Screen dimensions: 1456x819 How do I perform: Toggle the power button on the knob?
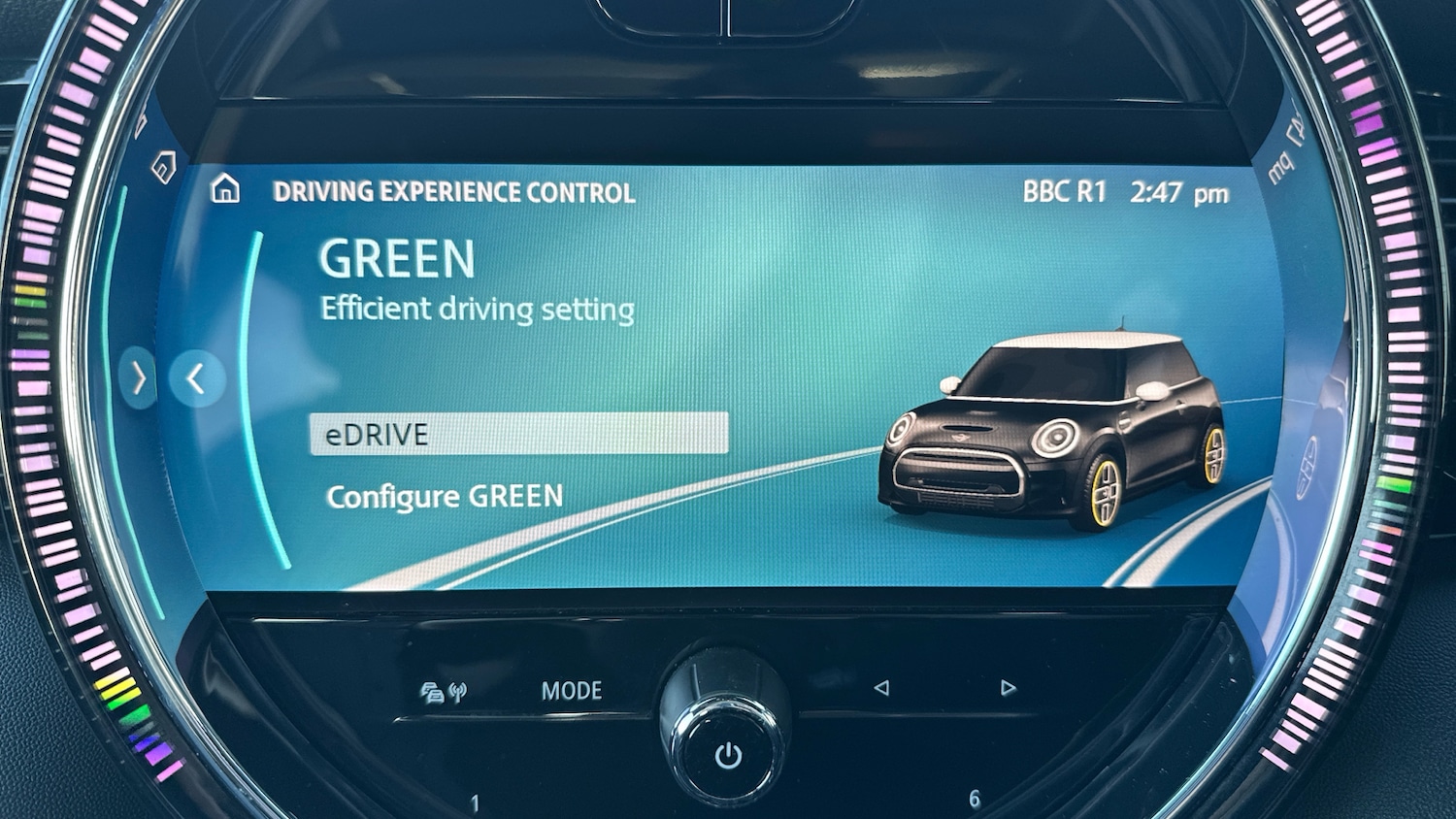point(728,755)
